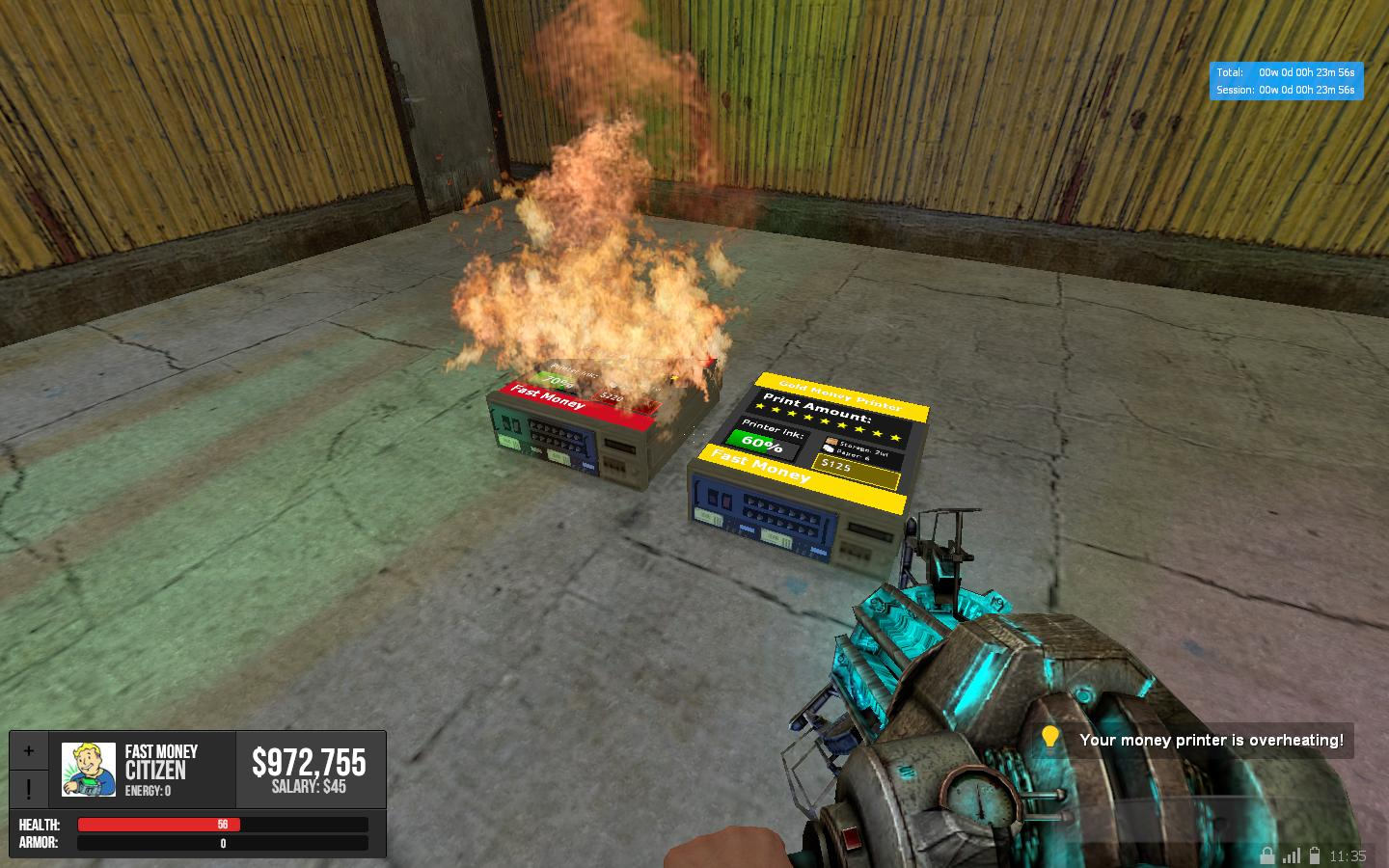The image size is (1389, 868).
Task: Click the battery status icon
Action: click(1314, 854)
